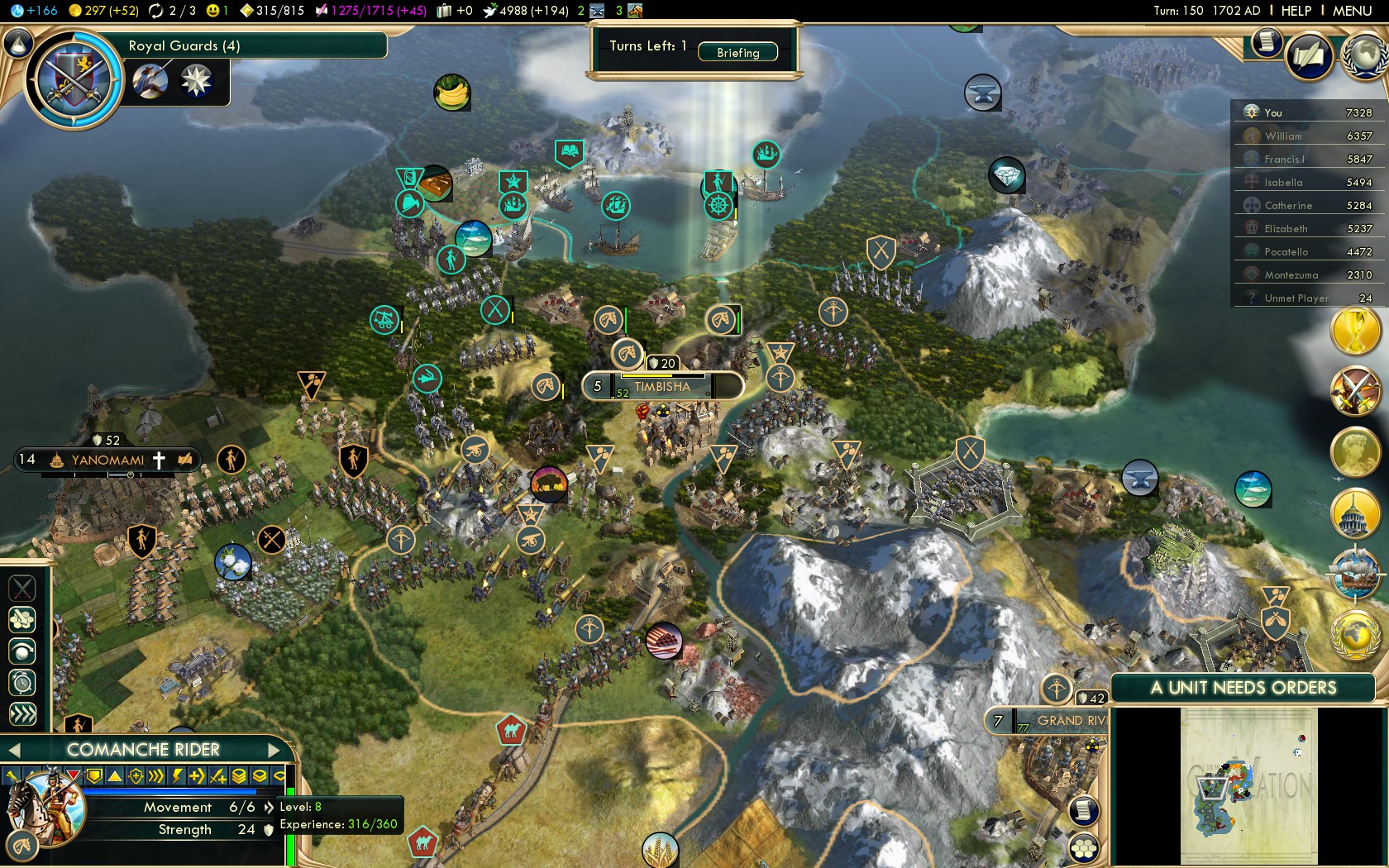The image size is (1389, 868).
Task: Click the crossed swords notification
Action: [x=1355, y=390]
